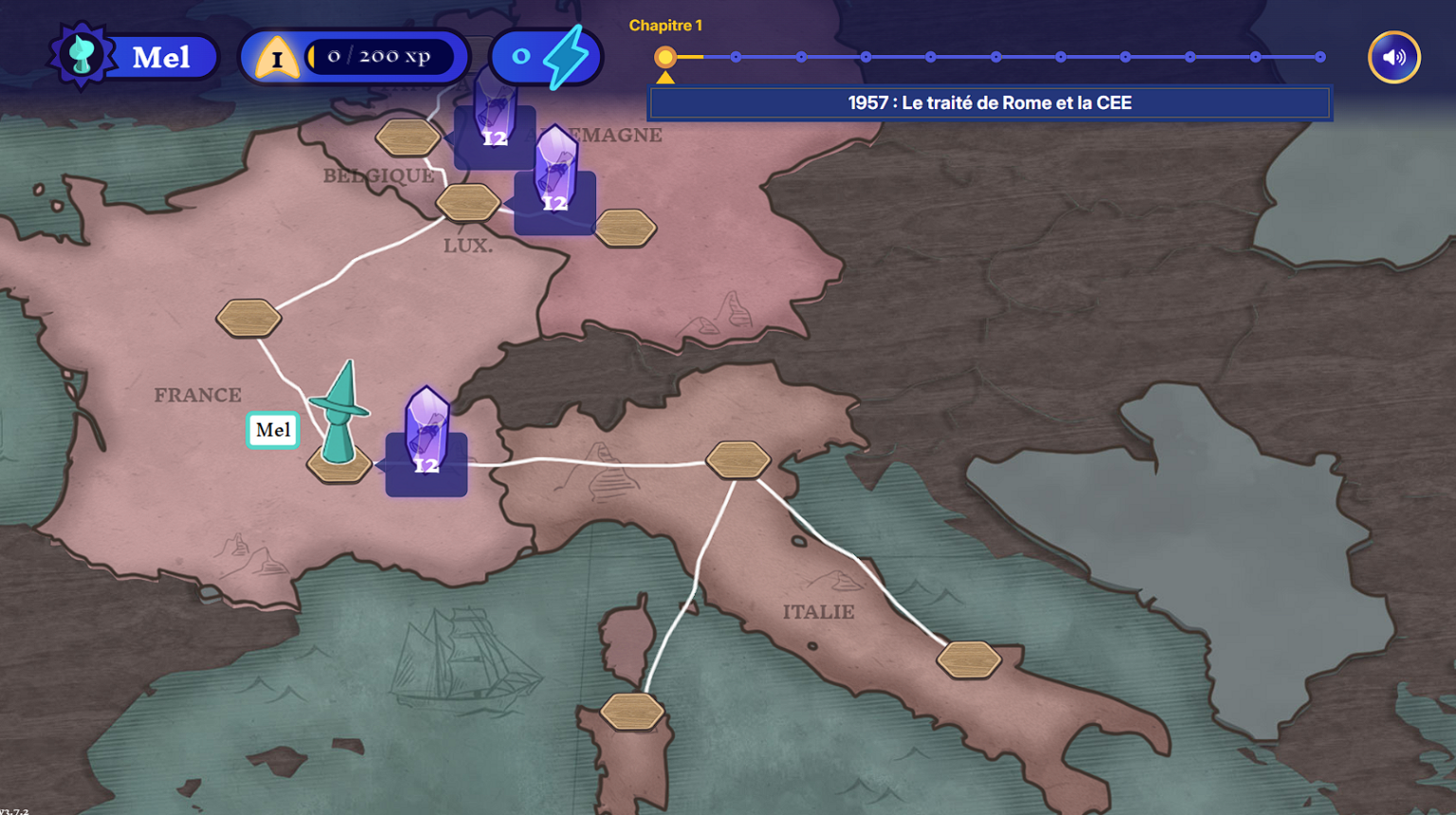Select the purple crystal next to Mel's pawn
The height and width of the screenshot is (815, 1456).
[427, 433]
